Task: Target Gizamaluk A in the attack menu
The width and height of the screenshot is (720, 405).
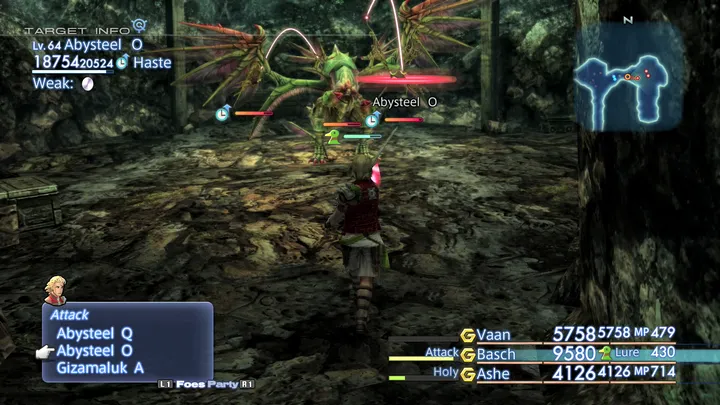Action: point(99,368)
